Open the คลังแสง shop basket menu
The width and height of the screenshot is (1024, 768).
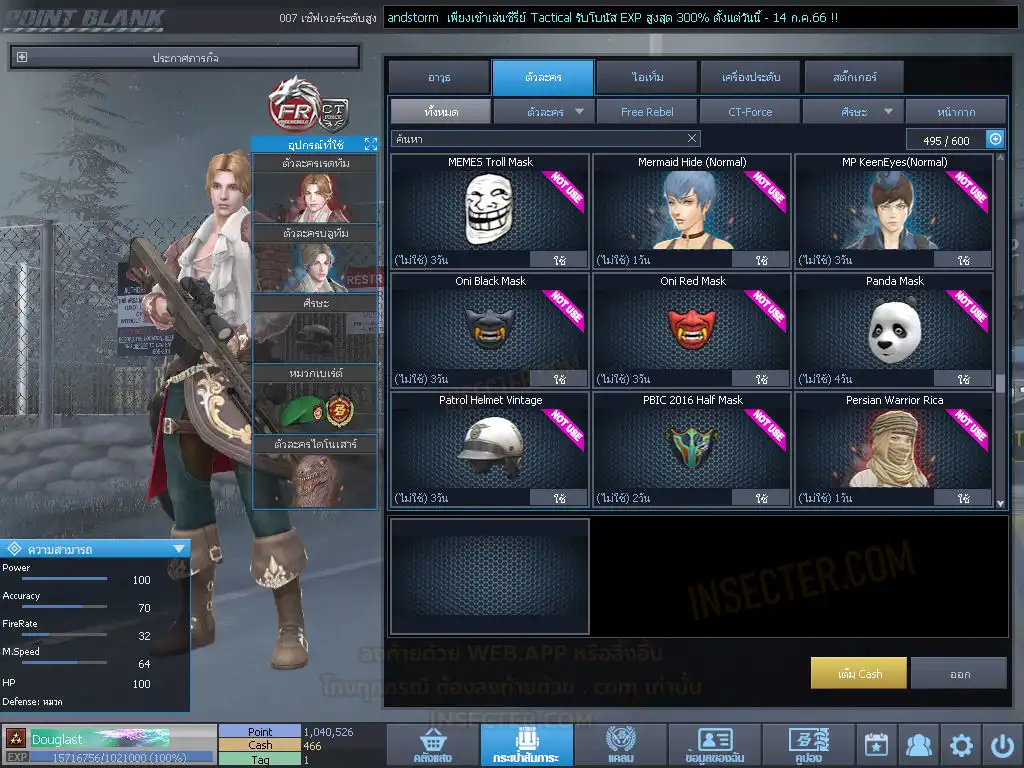431,746
